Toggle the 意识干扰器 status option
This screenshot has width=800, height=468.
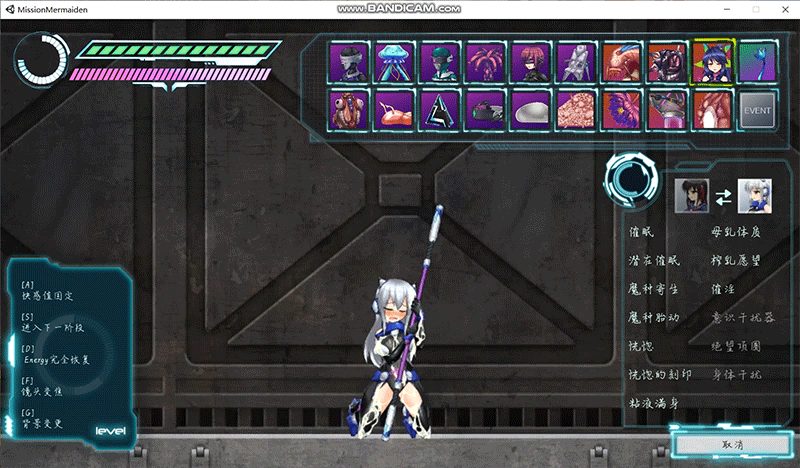(x=742, y=318)
